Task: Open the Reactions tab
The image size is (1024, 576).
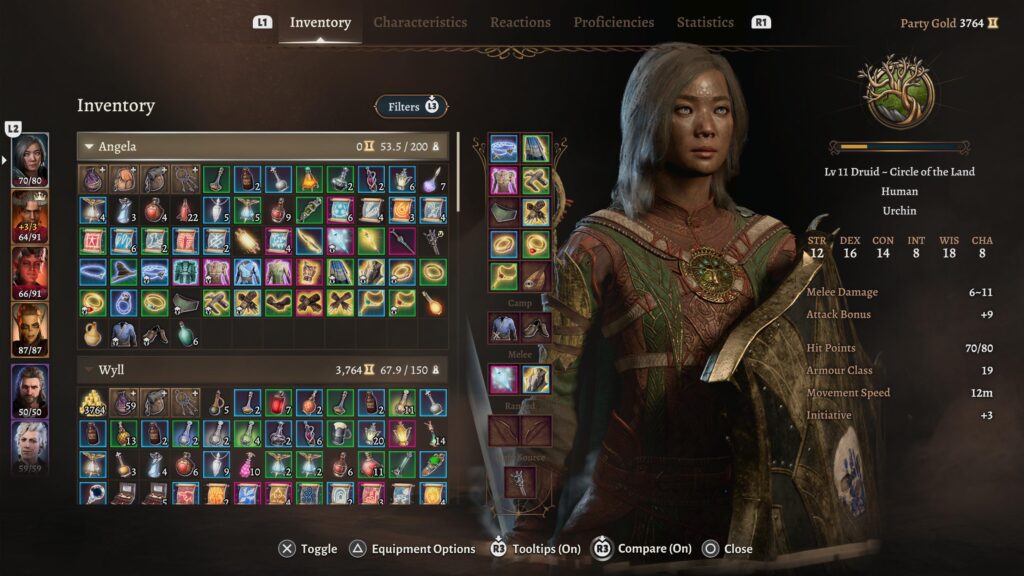Action: [520, 22]
